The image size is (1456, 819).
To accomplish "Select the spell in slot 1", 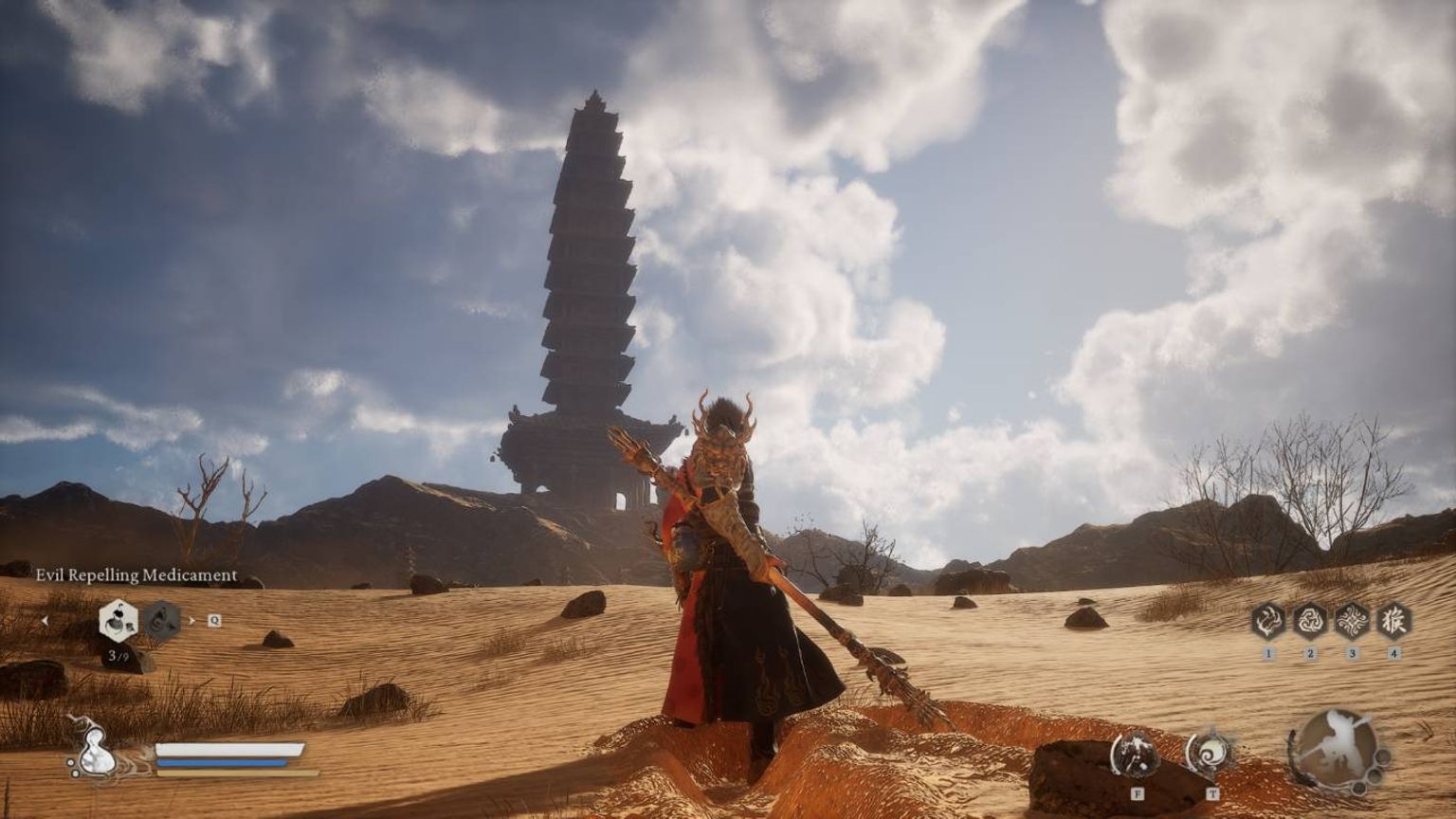I will [1268, 621].
